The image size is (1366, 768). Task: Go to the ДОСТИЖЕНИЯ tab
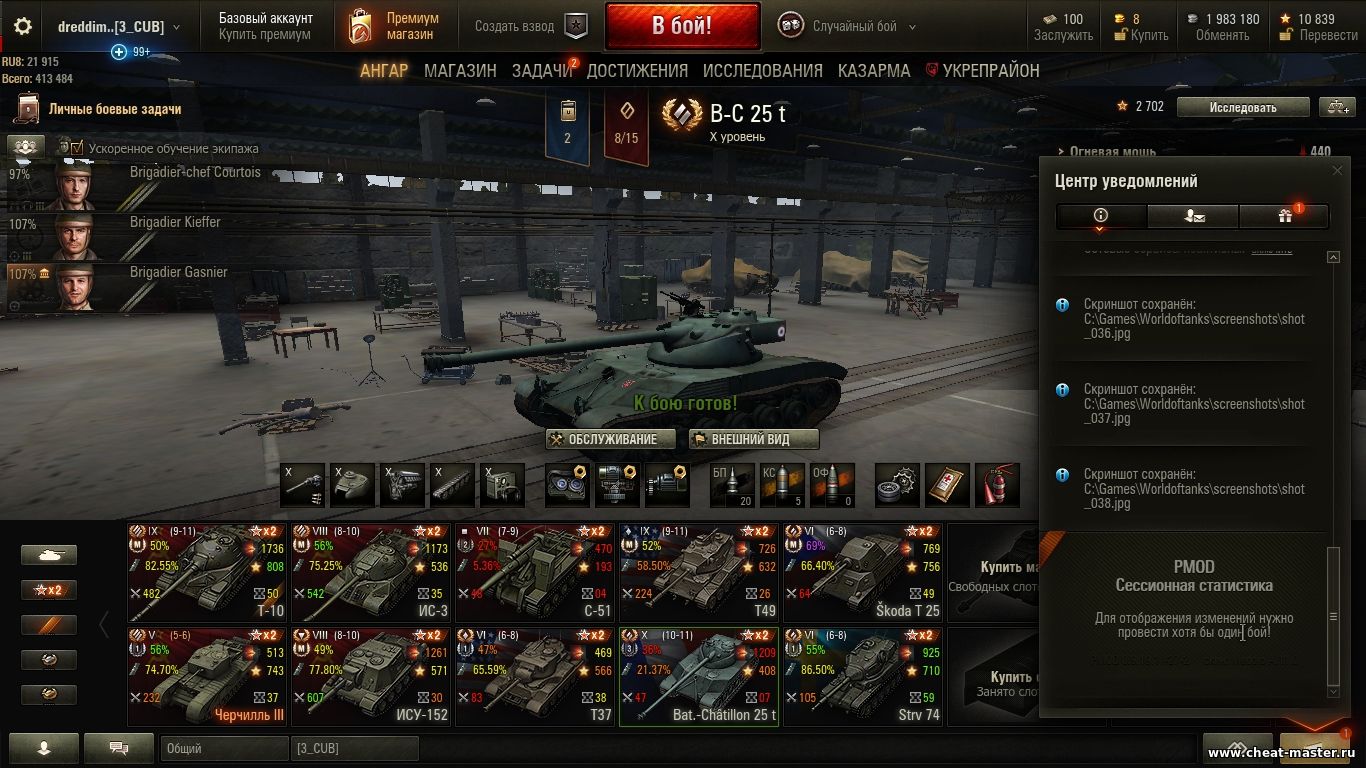coord(637,71)
